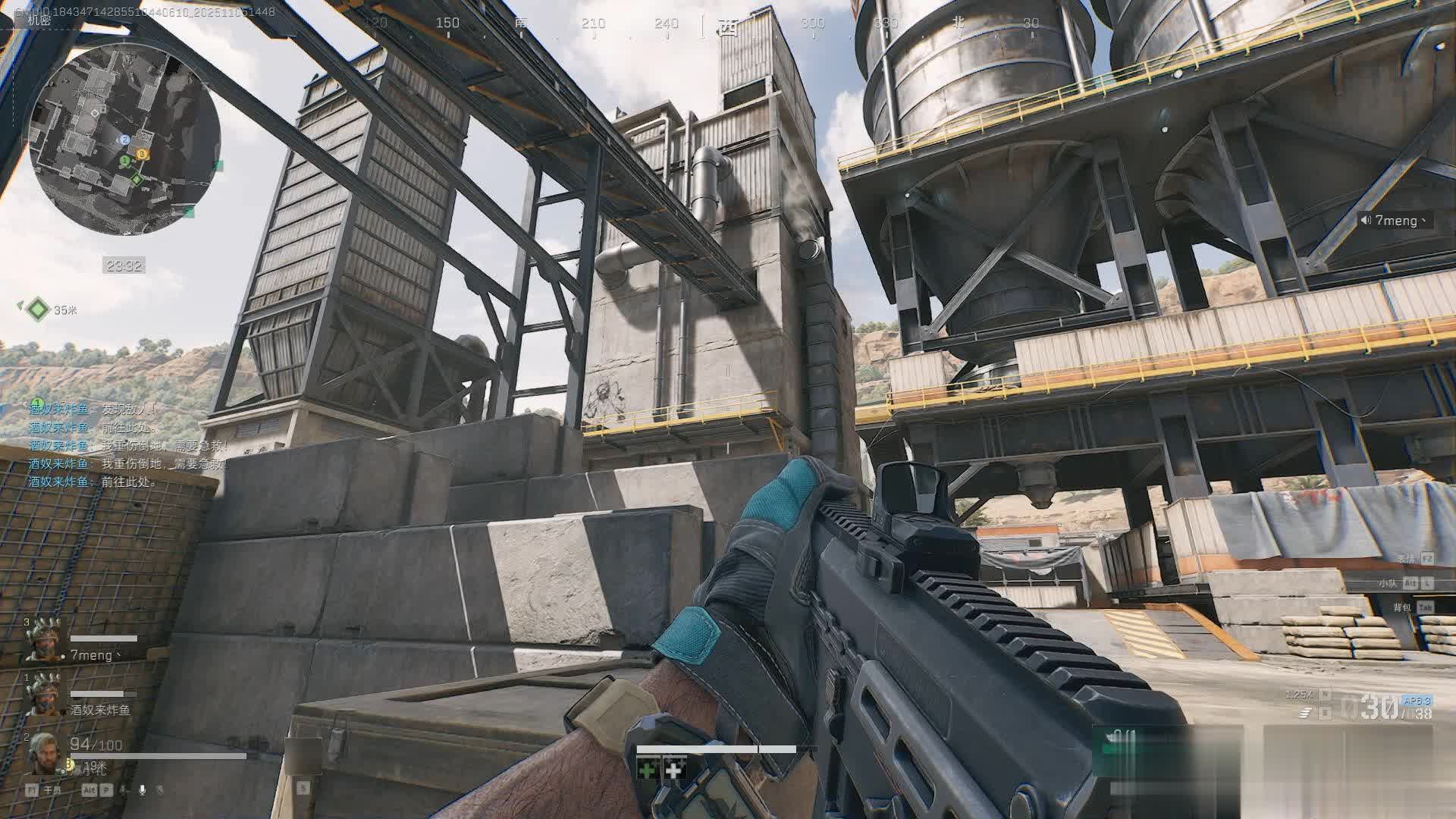Click squadmate 7meng's portrait
The image size is (1456, 819).
tap(42, 642)
